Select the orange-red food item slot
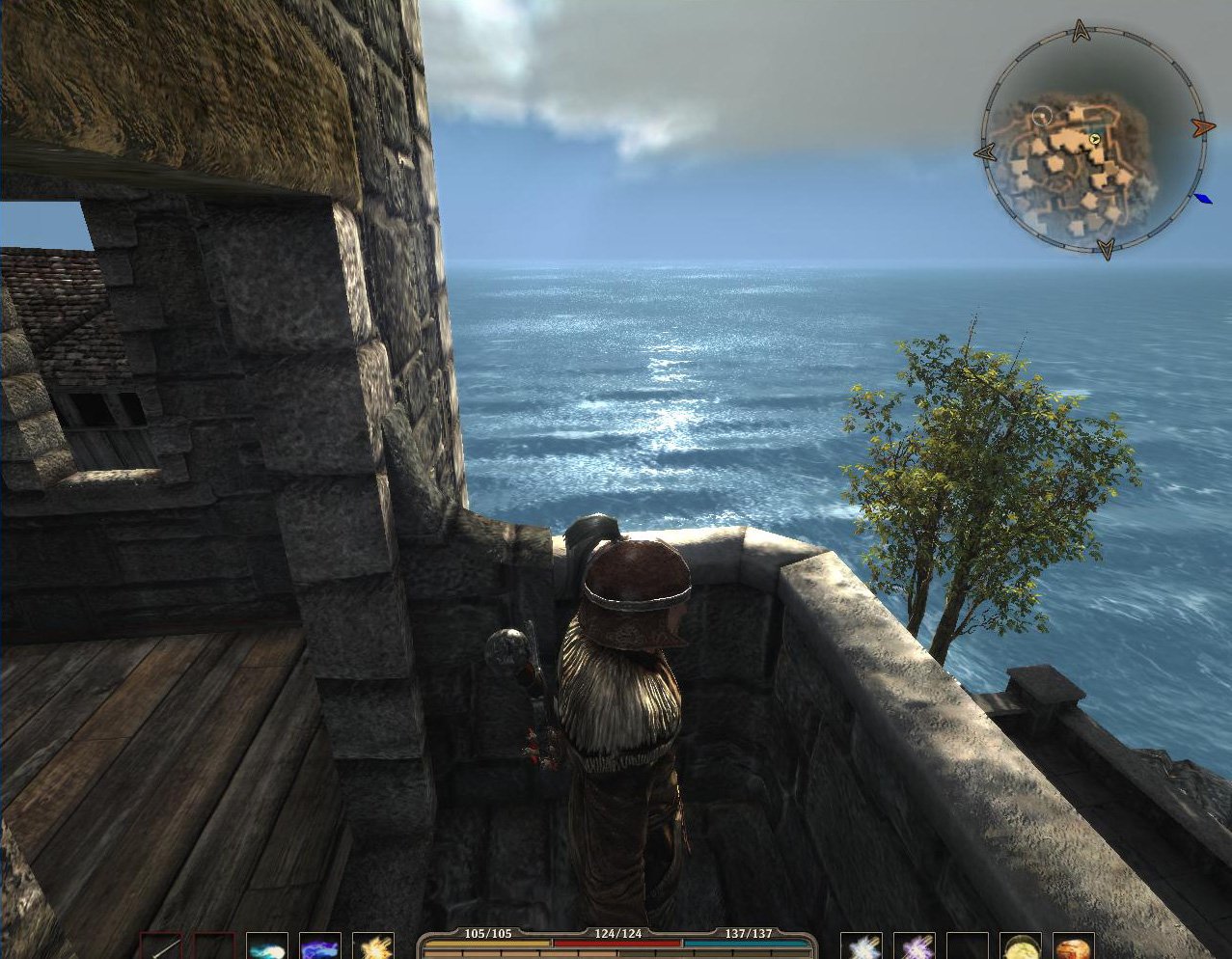Viewport: 1232px width, 959px height. coord(1073,945)
